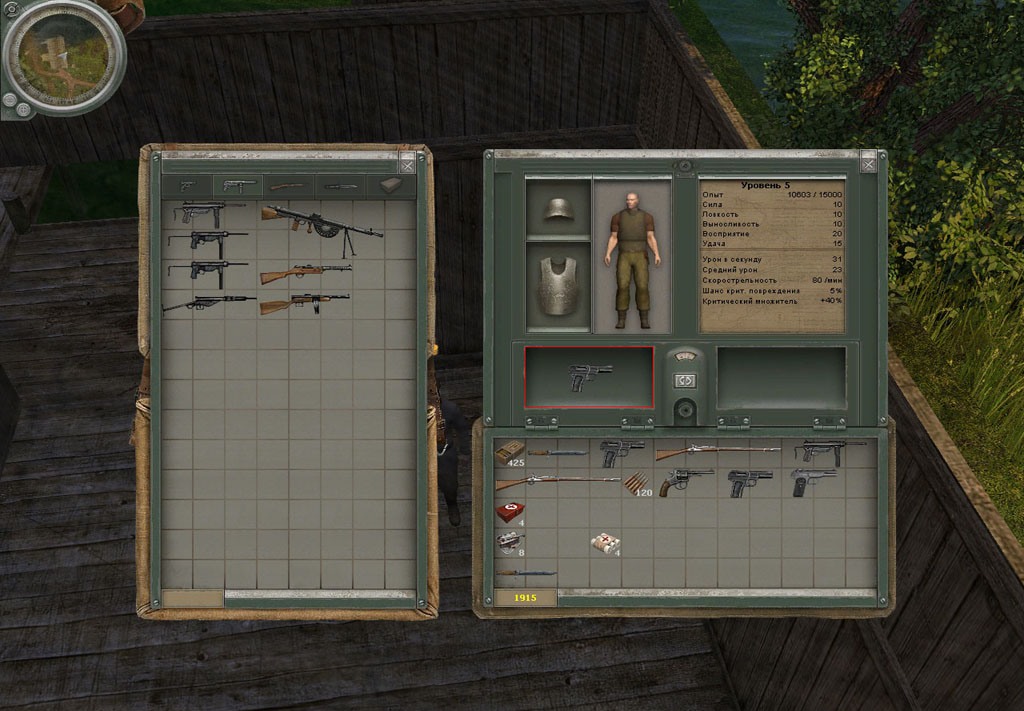Select the revolver in the inventory

(685, 482)
